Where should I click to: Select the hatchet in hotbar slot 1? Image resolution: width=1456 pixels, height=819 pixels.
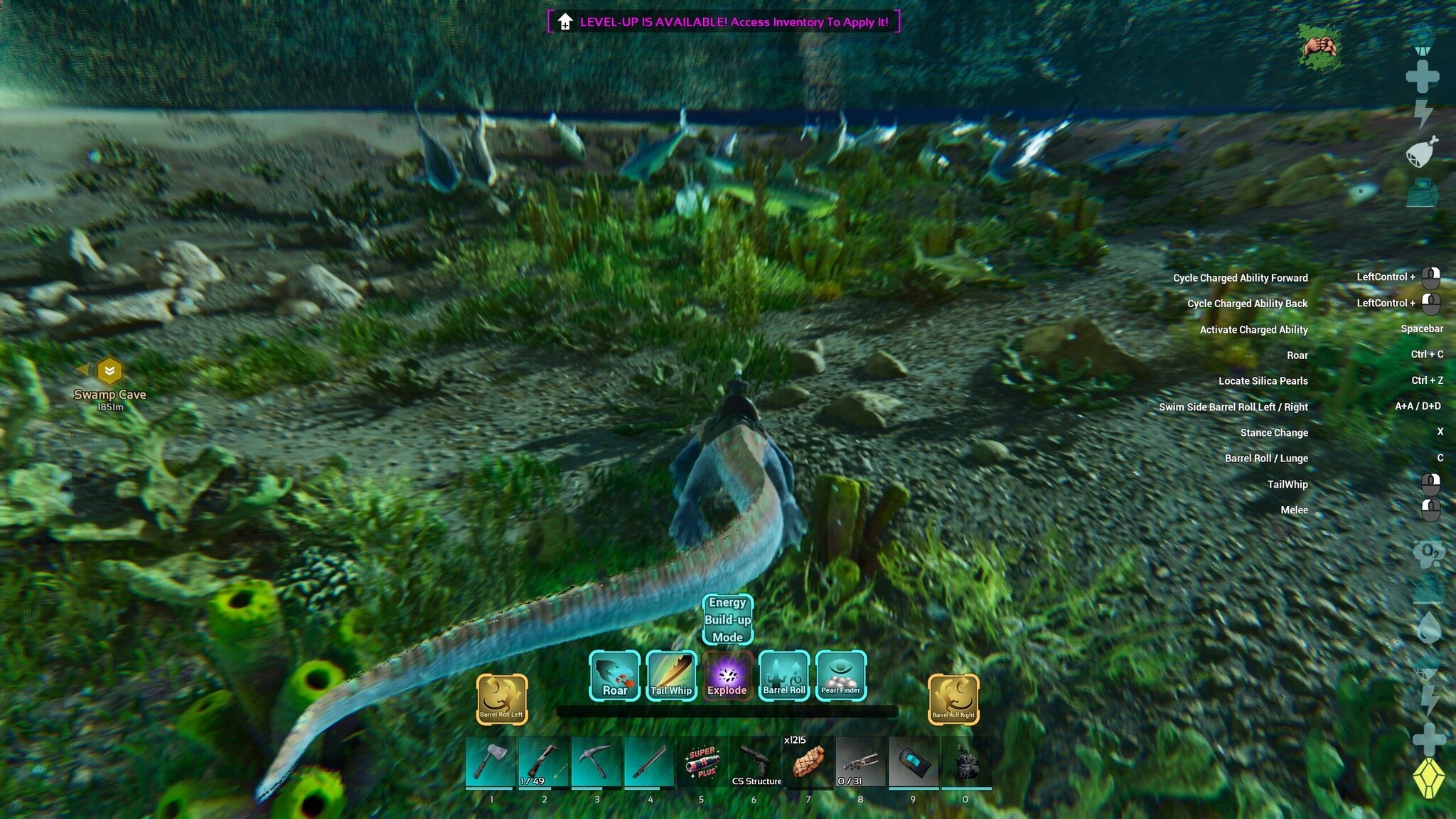pyautogui.click(x=491, y=763)
